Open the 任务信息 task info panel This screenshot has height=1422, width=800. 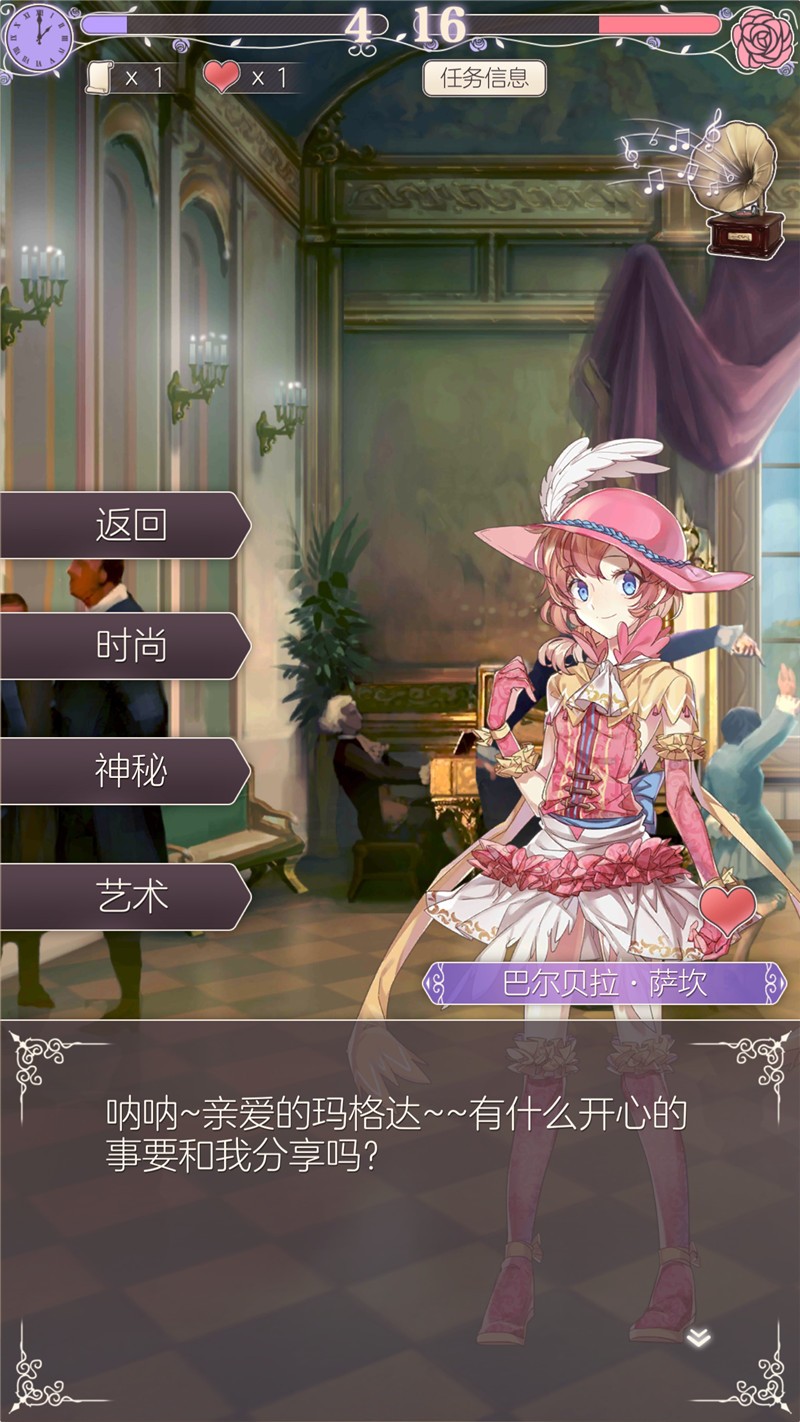click(x=484, y=78)
